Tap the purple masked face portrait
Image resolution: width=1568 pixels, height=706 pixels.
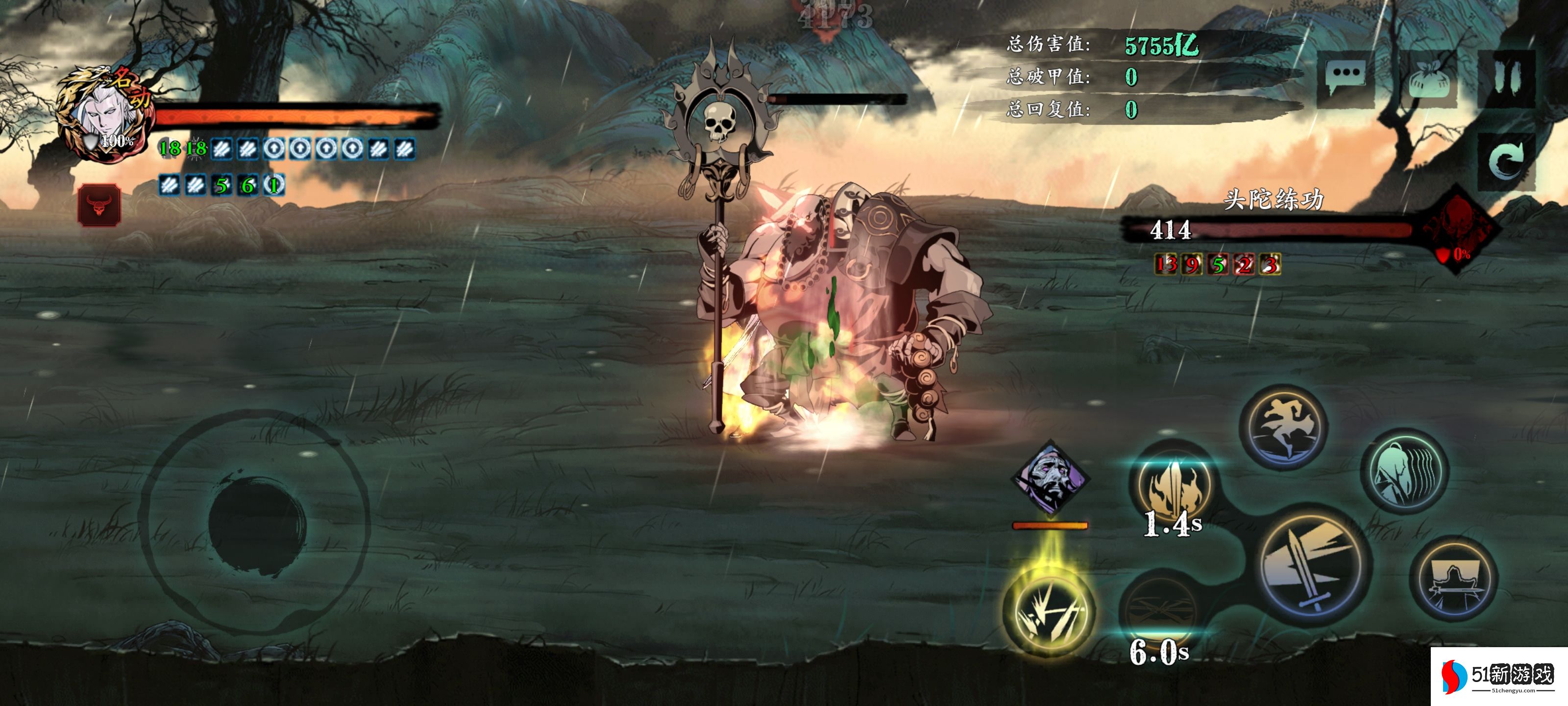point(1051,477)
